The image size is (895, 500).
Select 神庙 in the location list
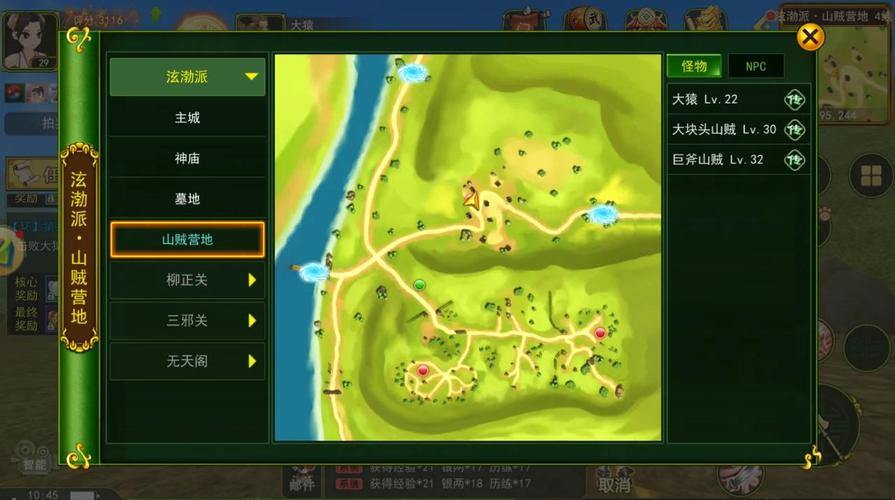pyautogui.click(x=187, y=158)
